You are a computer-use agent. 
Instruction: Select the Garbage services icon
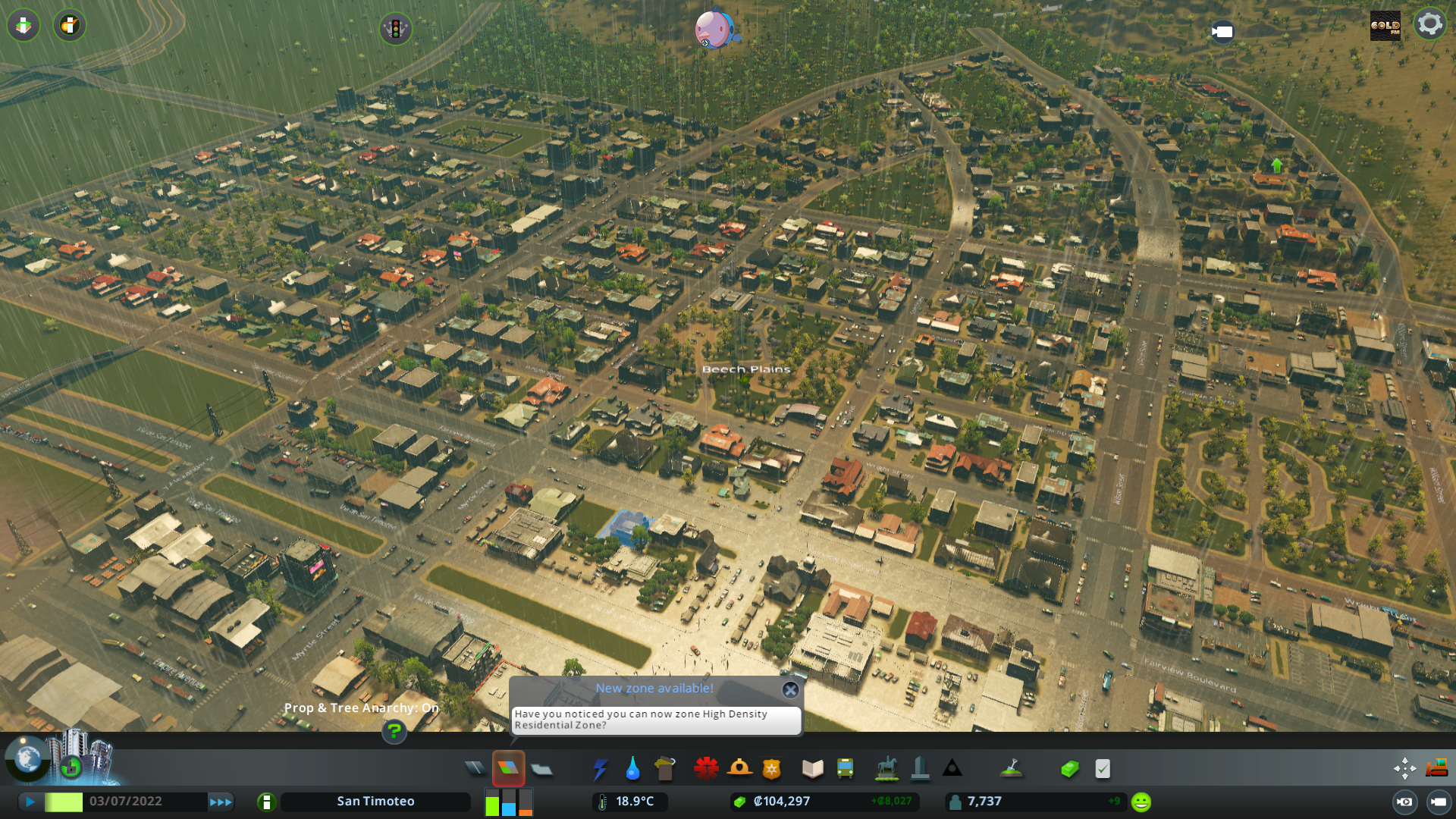665,768
